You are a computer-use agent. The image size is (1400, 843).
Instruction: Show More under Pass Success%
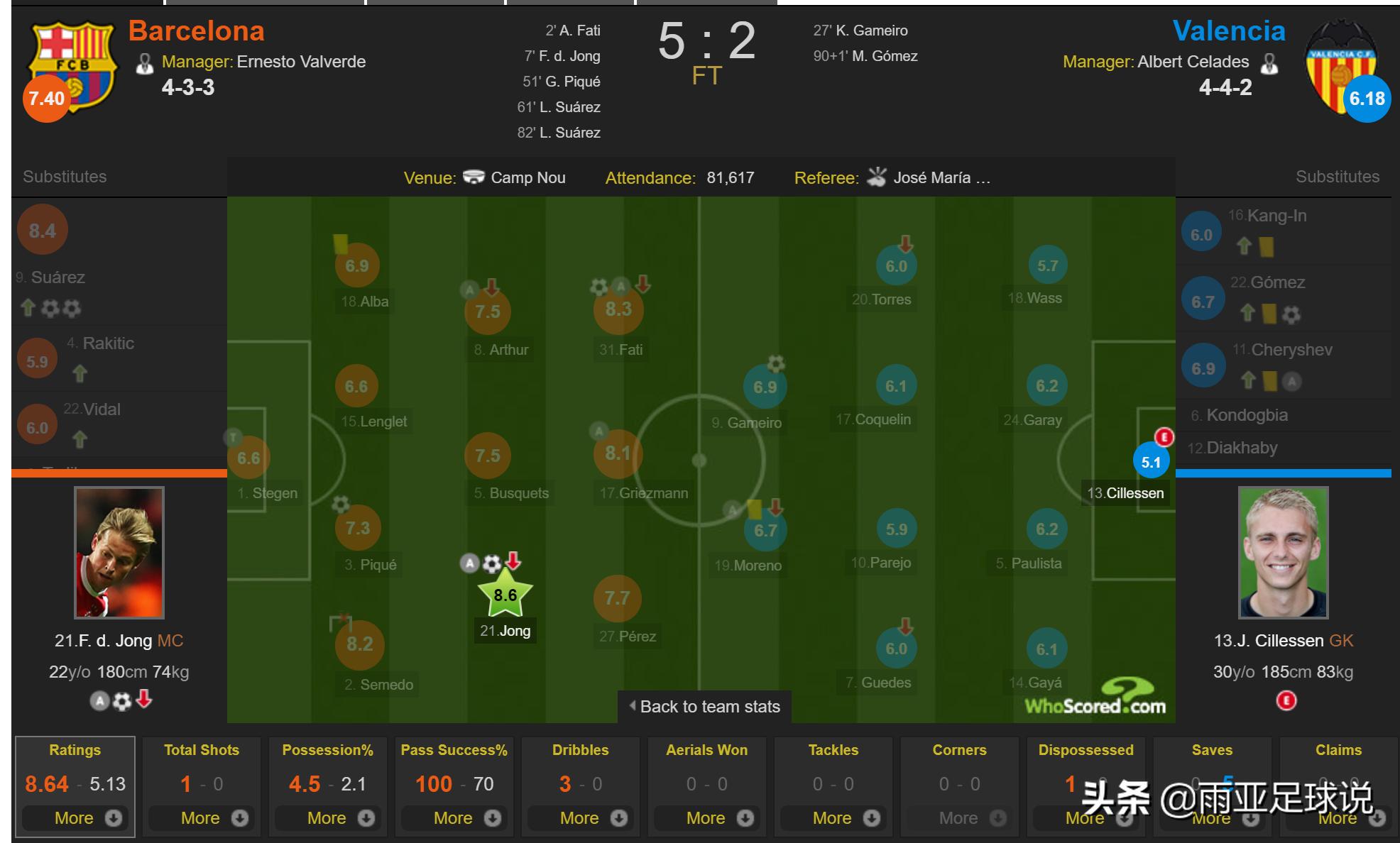click(x=454, y=818)
